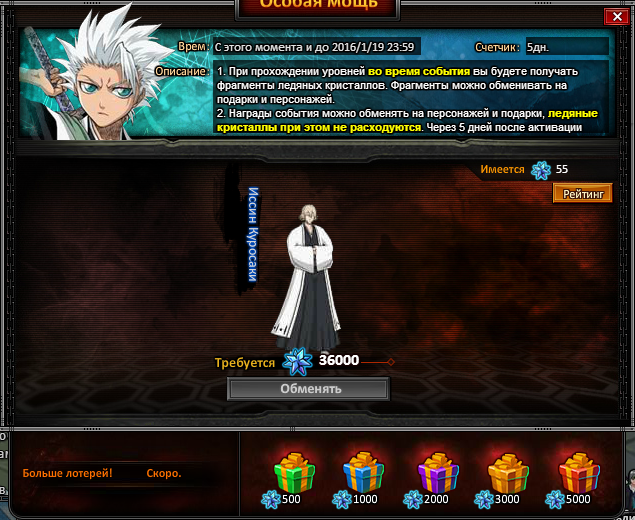Viewport: 635px width, 520px height.
Task: Choose the red gift box costing 5000
Action: click(580, 473)
